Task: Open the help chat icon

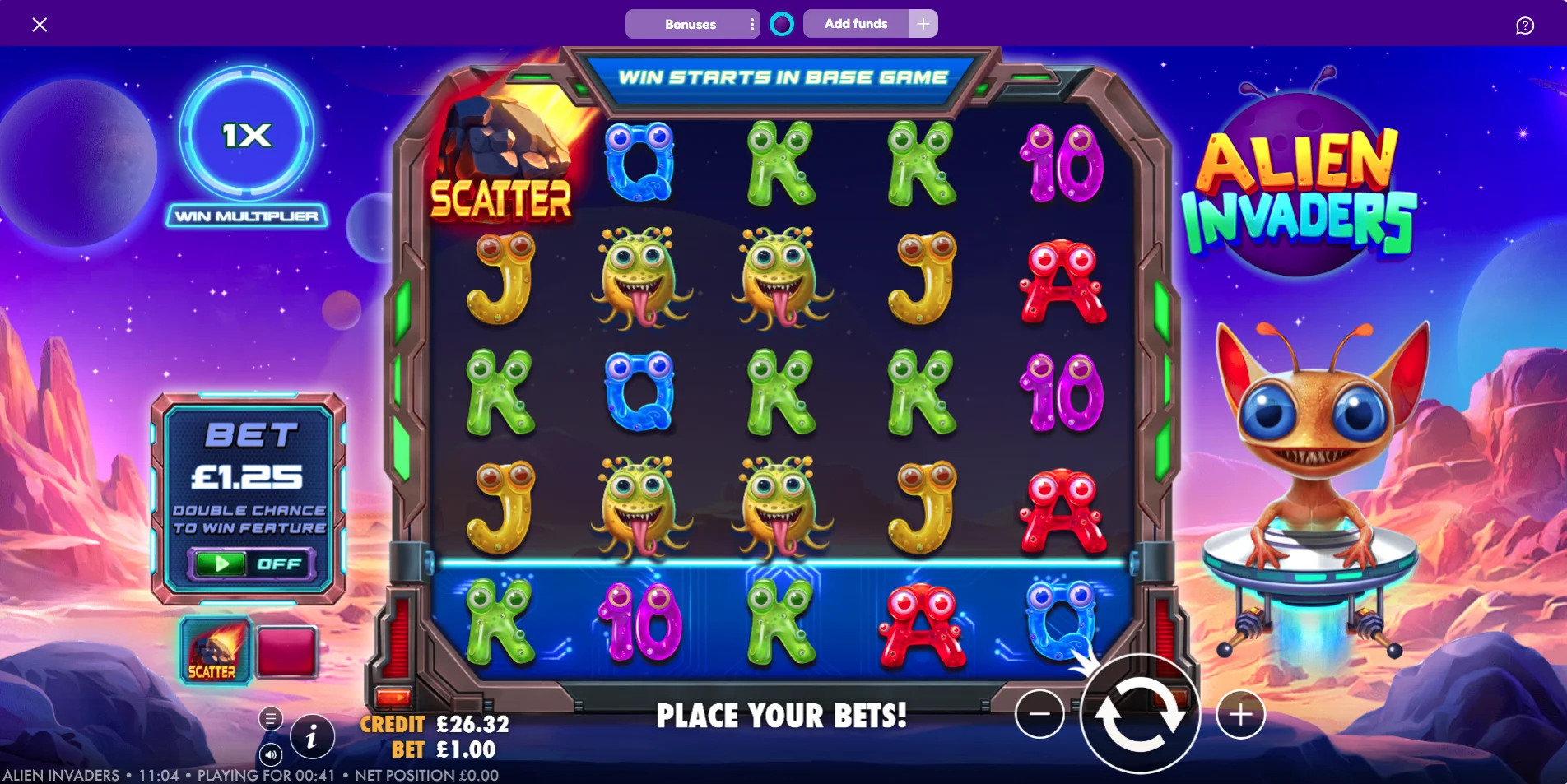Action: (1524, 26)
